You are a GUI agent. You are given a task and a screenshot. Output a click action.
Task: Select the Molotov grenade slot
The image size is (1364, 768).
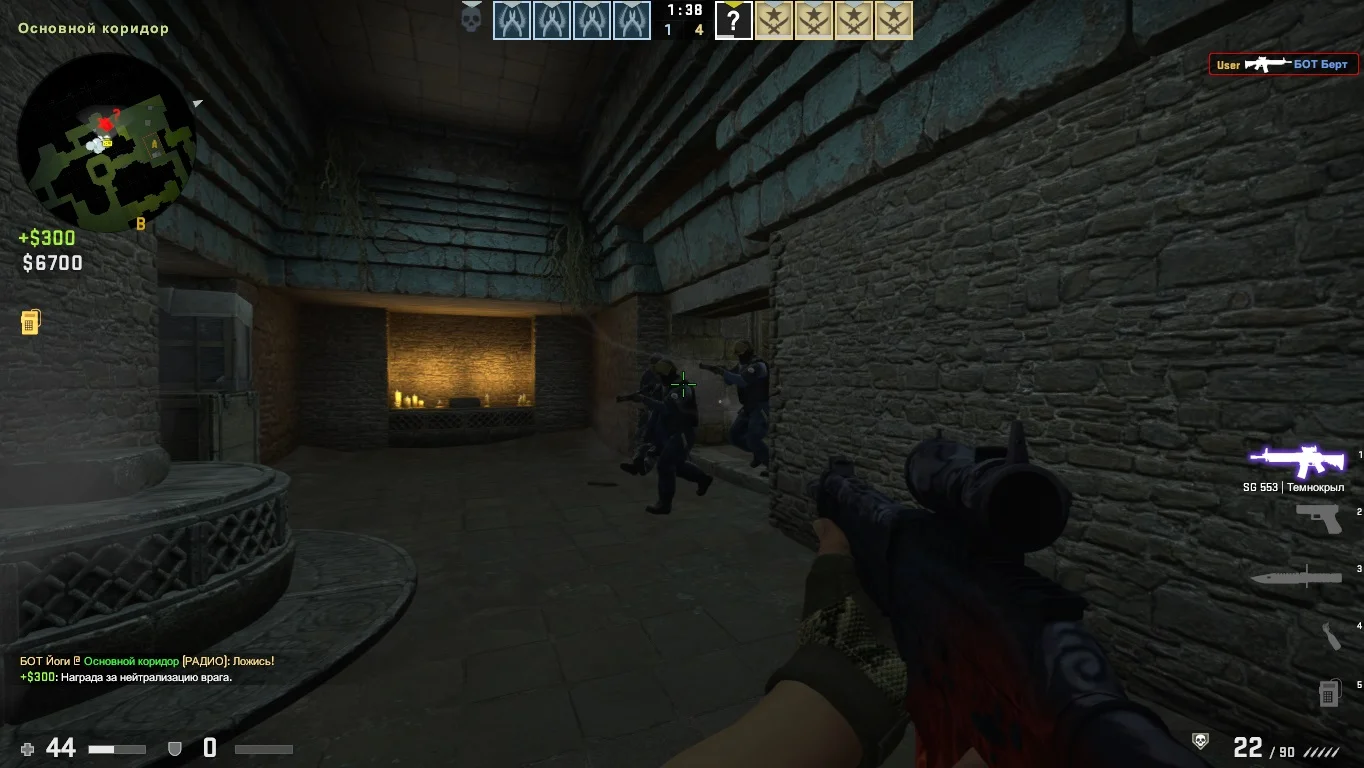click(x=1329, y=635)
